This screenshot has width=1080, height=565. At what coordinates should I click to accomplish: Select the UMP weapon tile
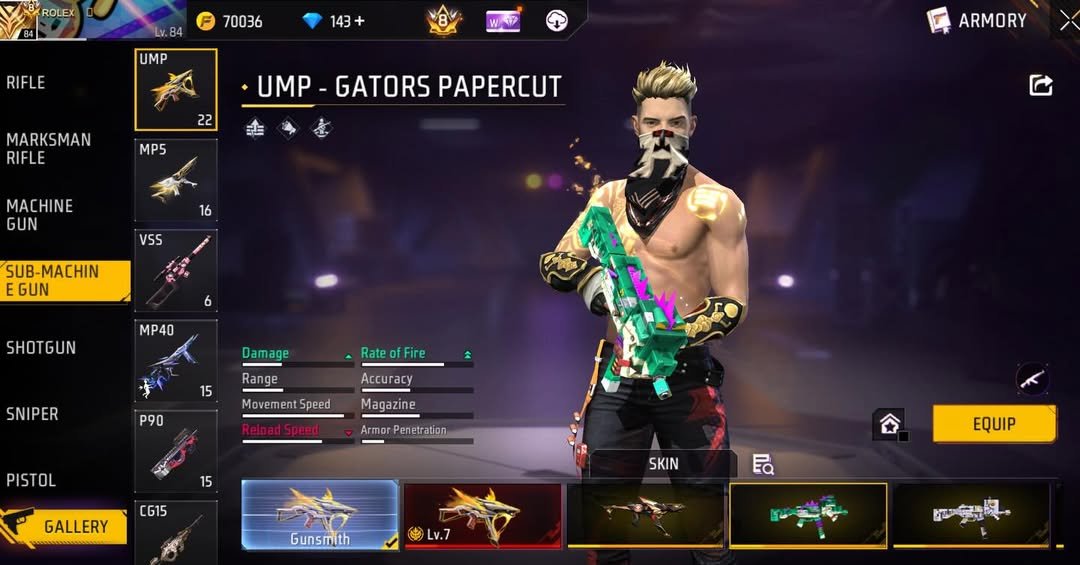coord(176,90)
